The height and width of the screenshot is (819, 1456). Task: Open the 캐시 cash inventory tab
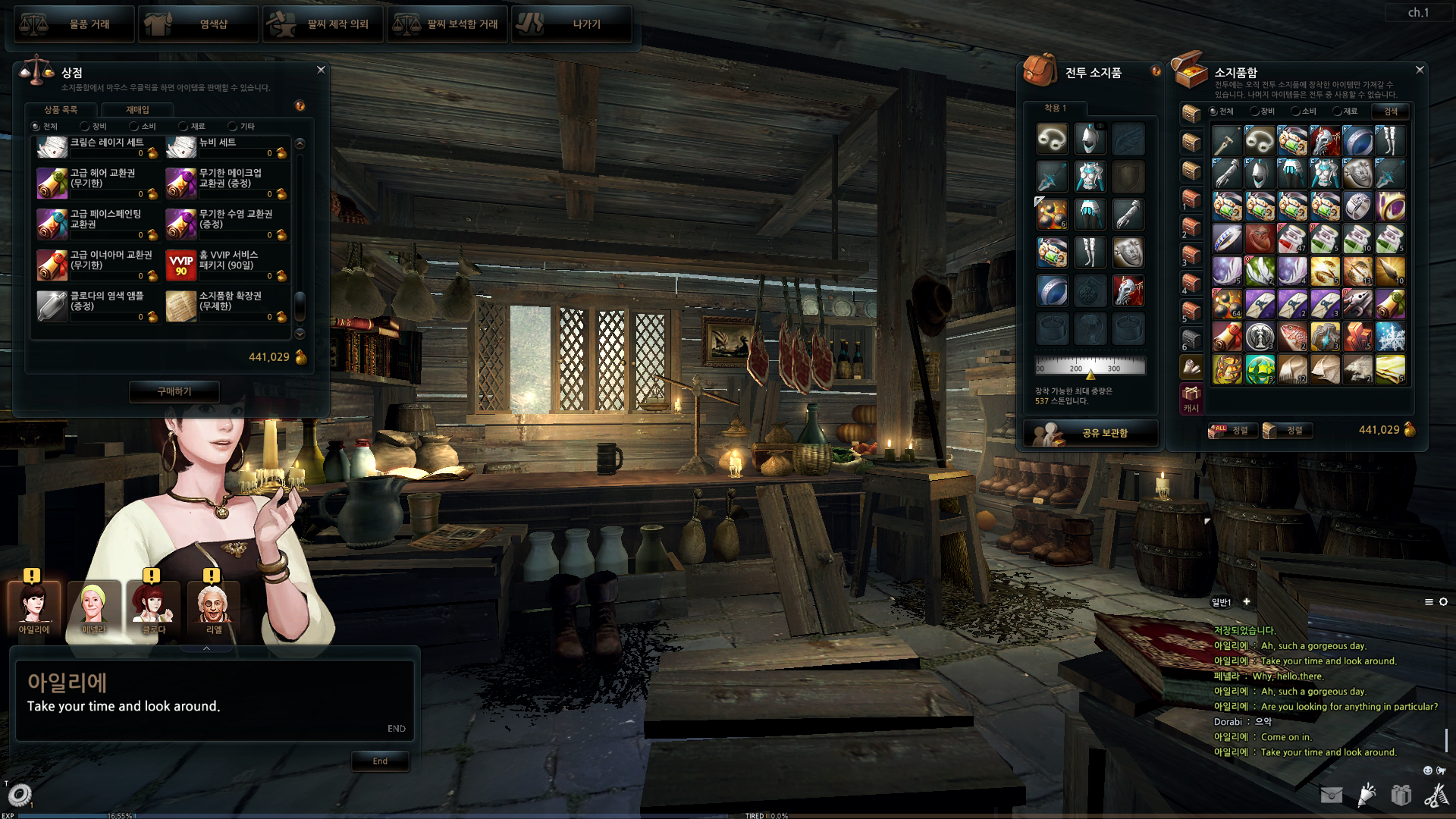(x=1191, y=399)
